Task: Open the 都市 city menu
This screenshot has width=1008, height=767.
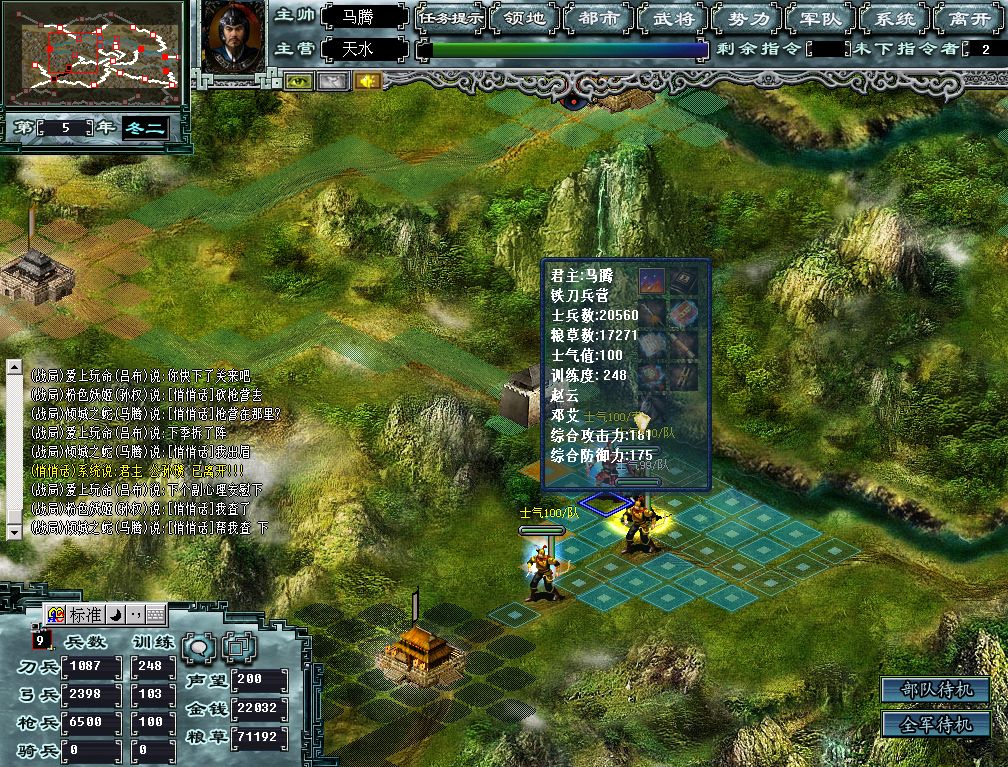Action: pos(598,18)
